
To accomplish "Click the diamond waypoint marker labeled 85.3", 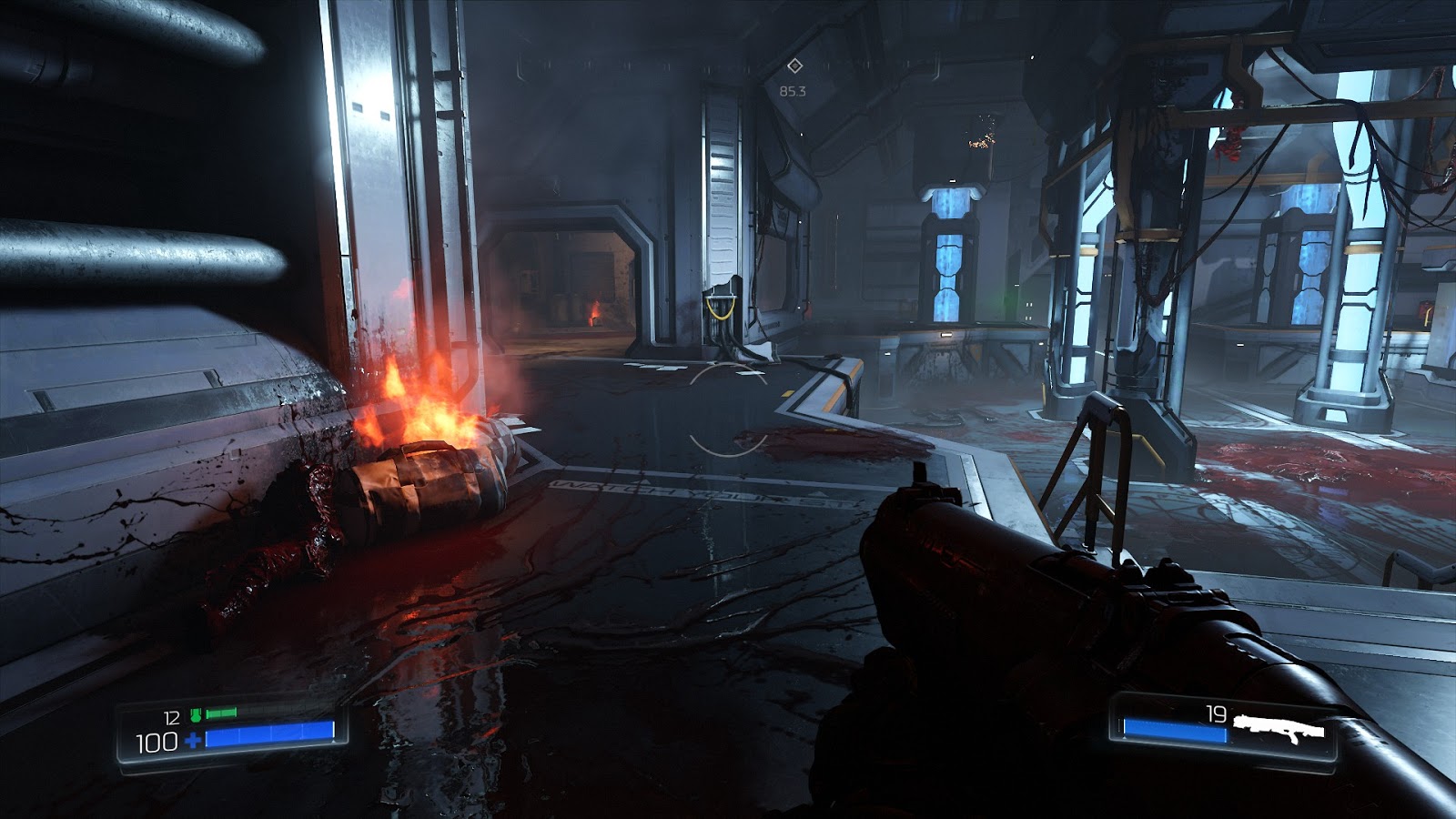I will coord(796,66).
